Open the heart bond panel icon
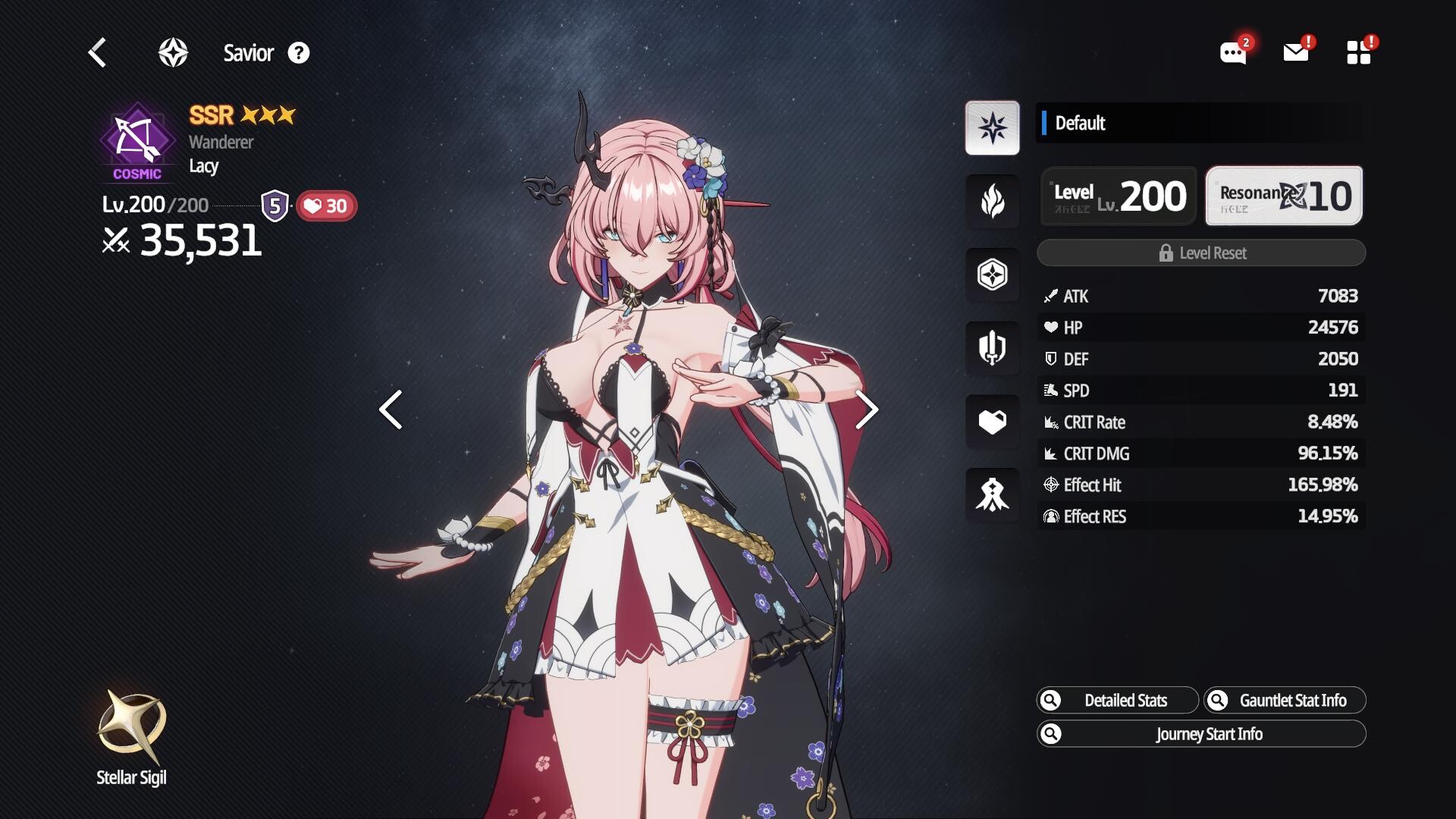The height and width of the screenshot is (819, 1456). click(x=992, y=422)
